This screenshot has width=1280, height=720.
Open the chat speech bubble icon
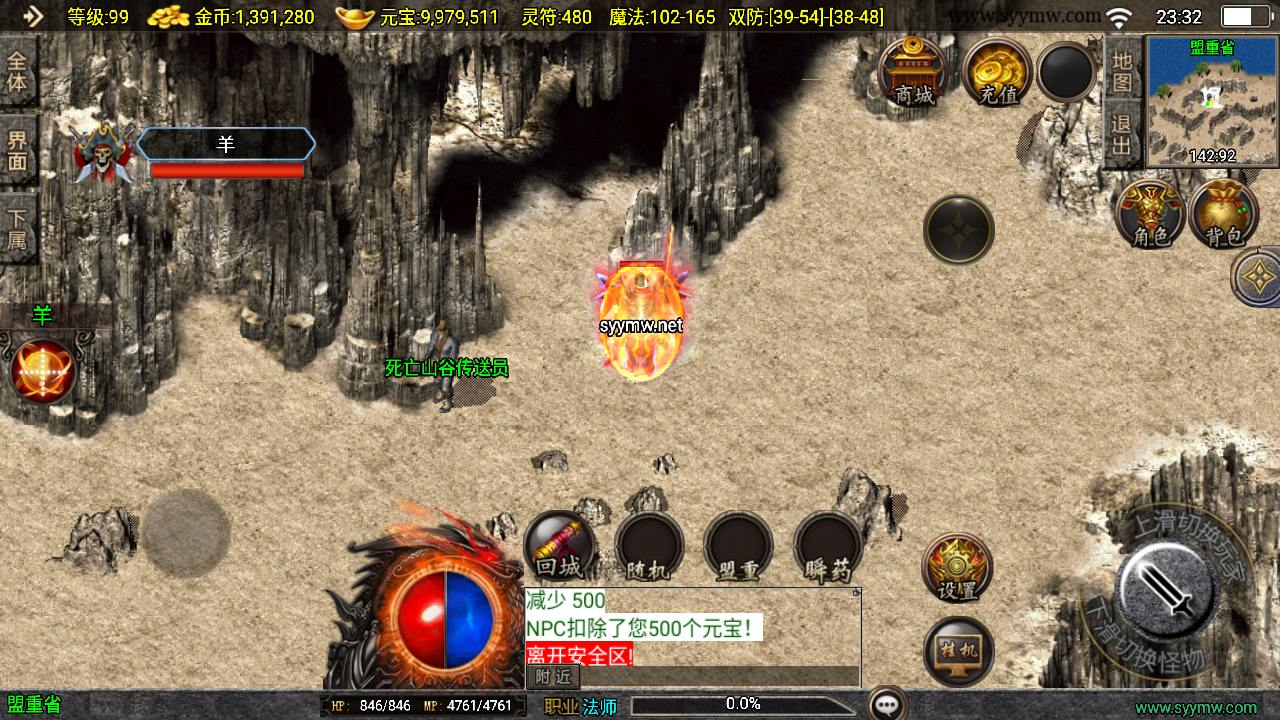click(x=887, y=704)
